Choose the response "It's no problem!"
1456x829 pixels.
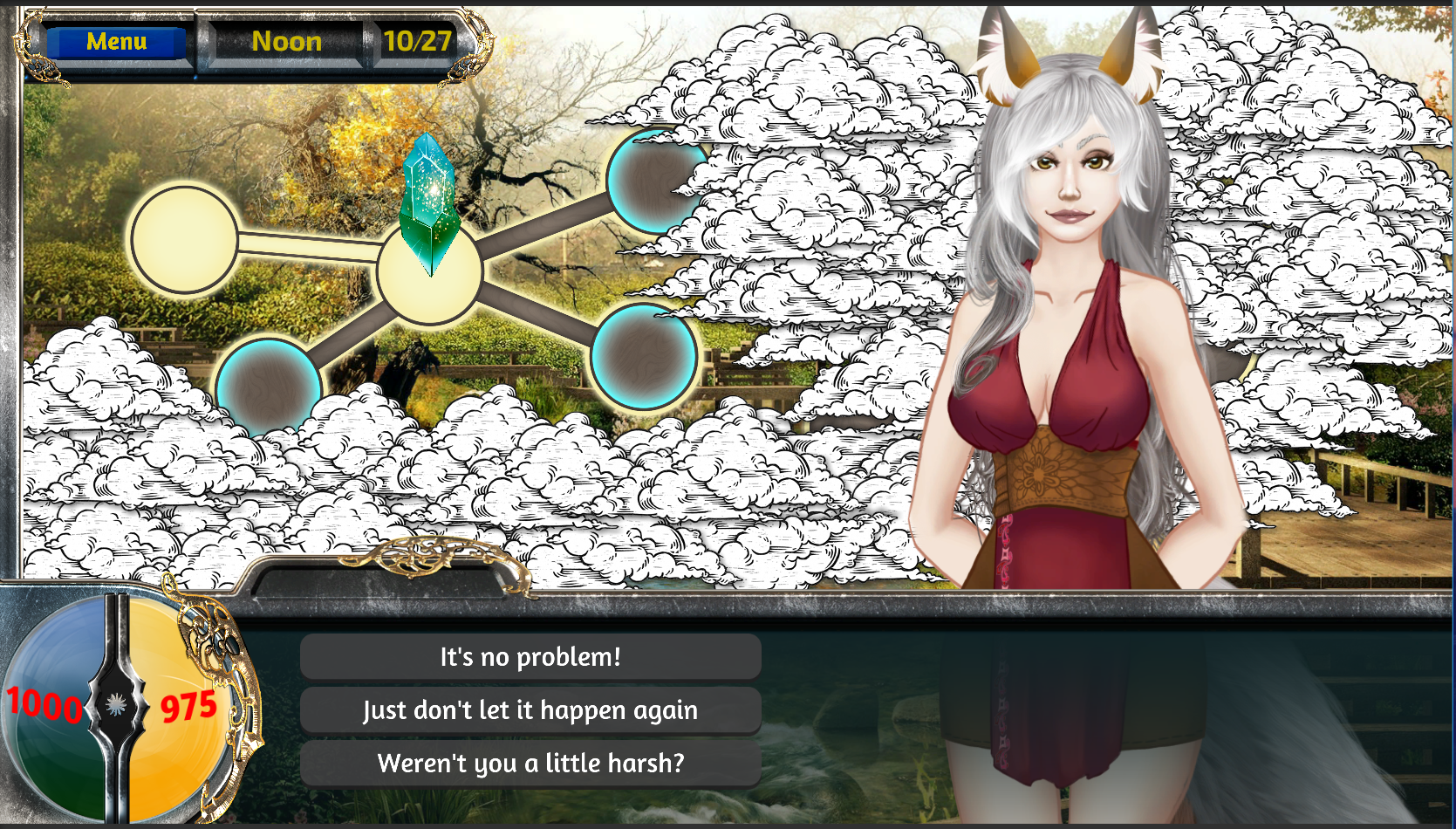(x=530, y=657)
